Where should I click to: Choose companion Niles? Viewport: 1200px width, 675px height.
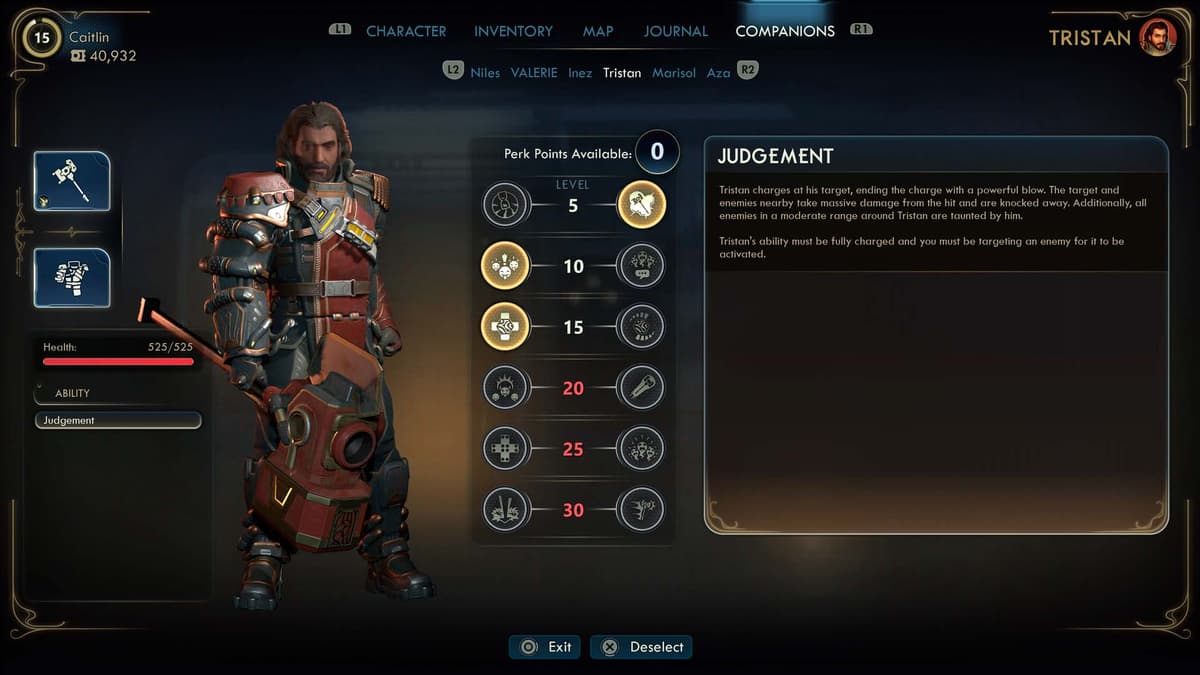(x=485, y=73)
